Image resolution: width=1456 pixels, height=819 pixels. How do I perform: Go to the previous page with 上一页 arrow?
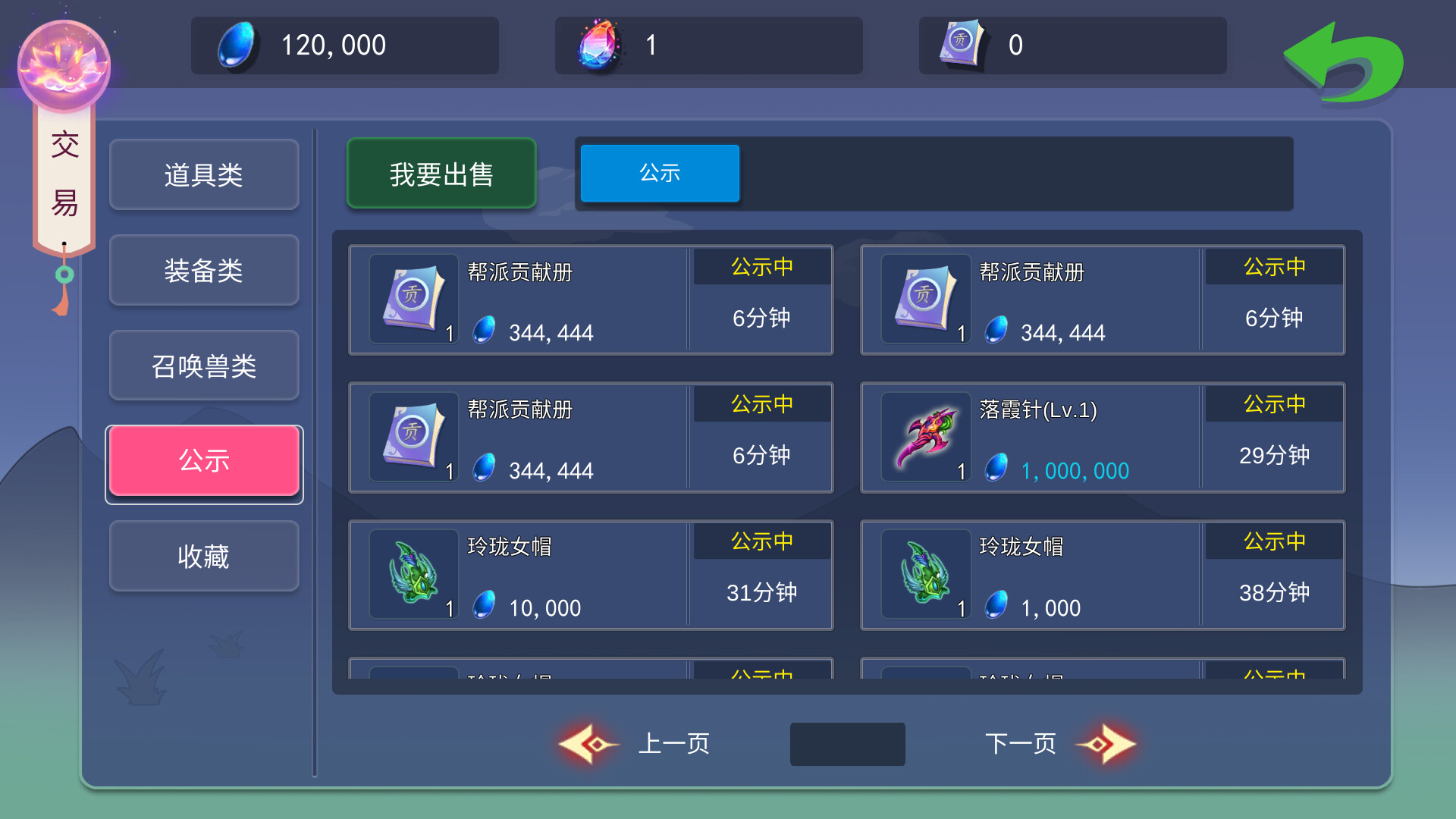pyautogui.click(x=585, y=744)
